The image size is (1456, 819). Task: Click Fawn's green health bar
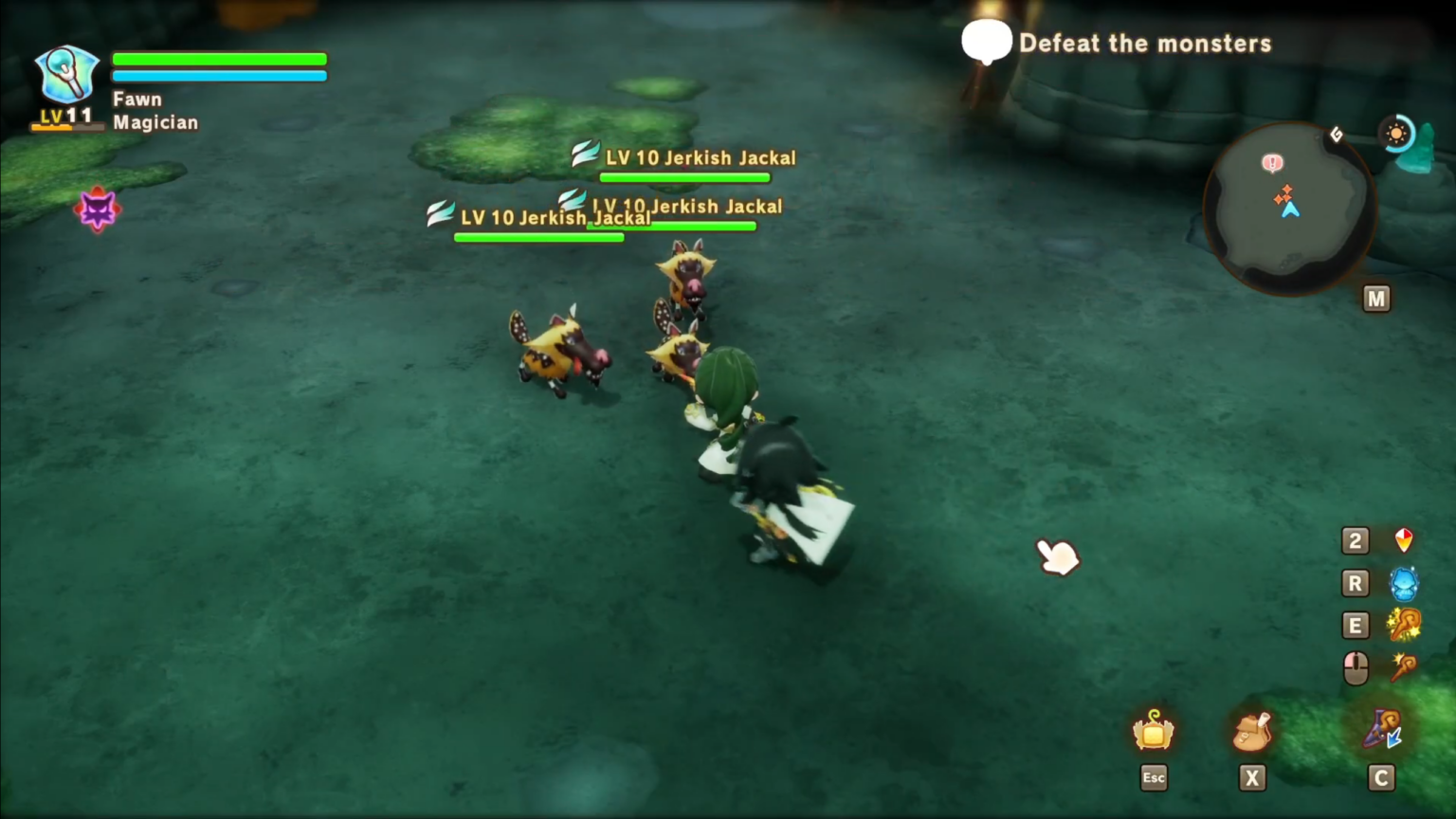pos(219,59)
